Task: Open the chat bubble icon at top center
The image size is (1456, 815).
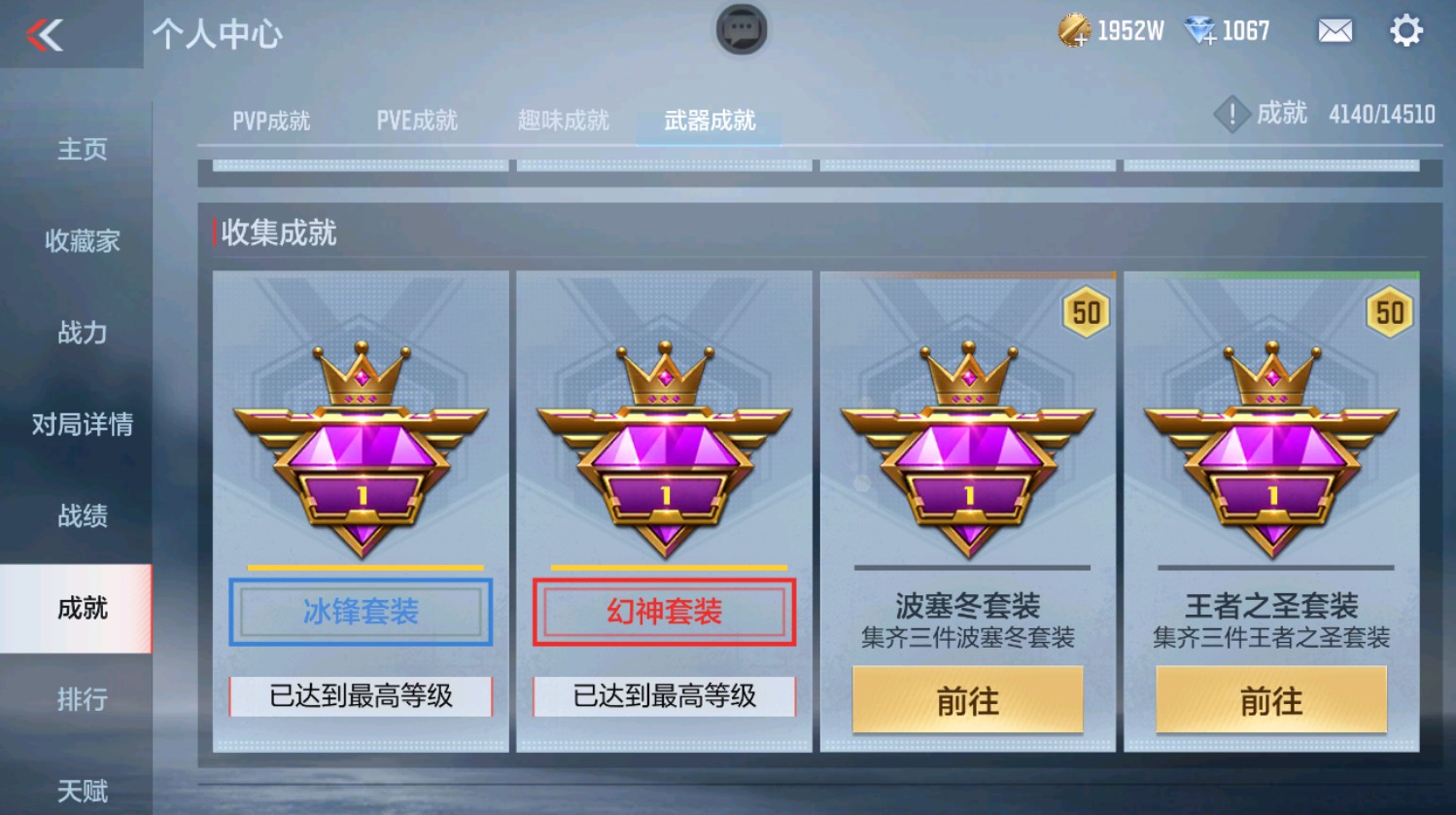Action: (x=741, y=30)
